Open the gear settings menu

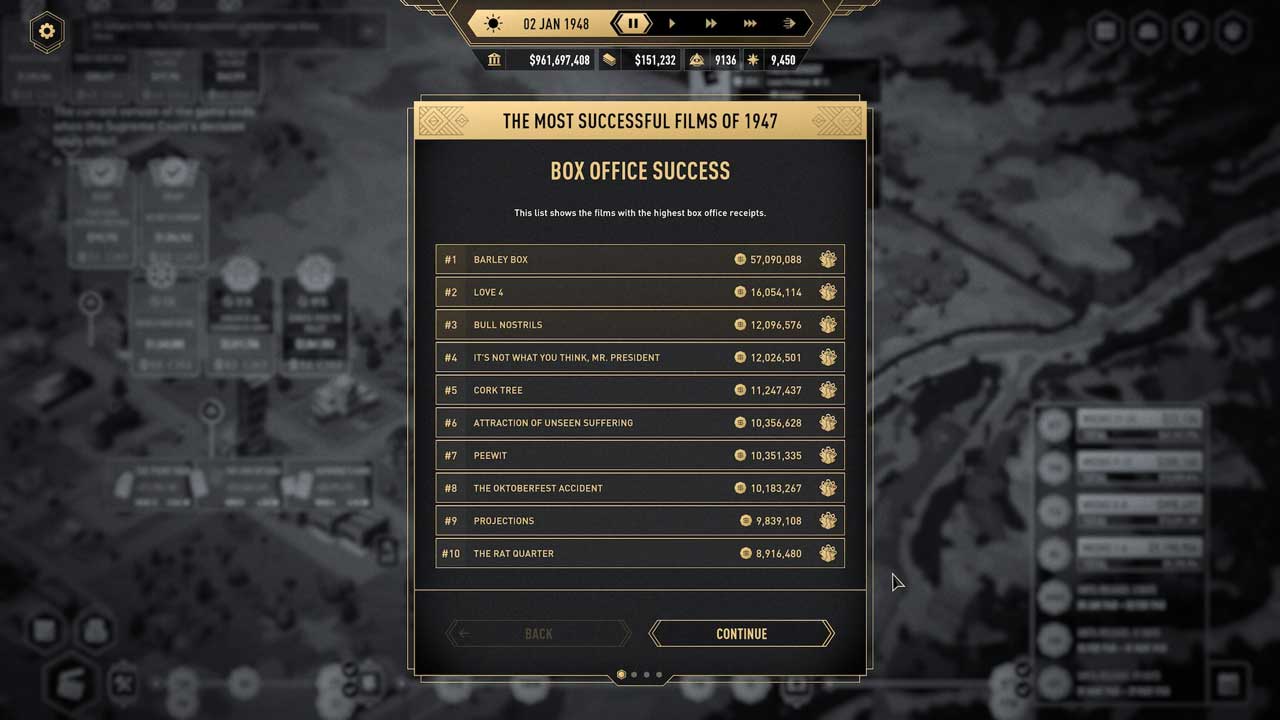(46, 32)
